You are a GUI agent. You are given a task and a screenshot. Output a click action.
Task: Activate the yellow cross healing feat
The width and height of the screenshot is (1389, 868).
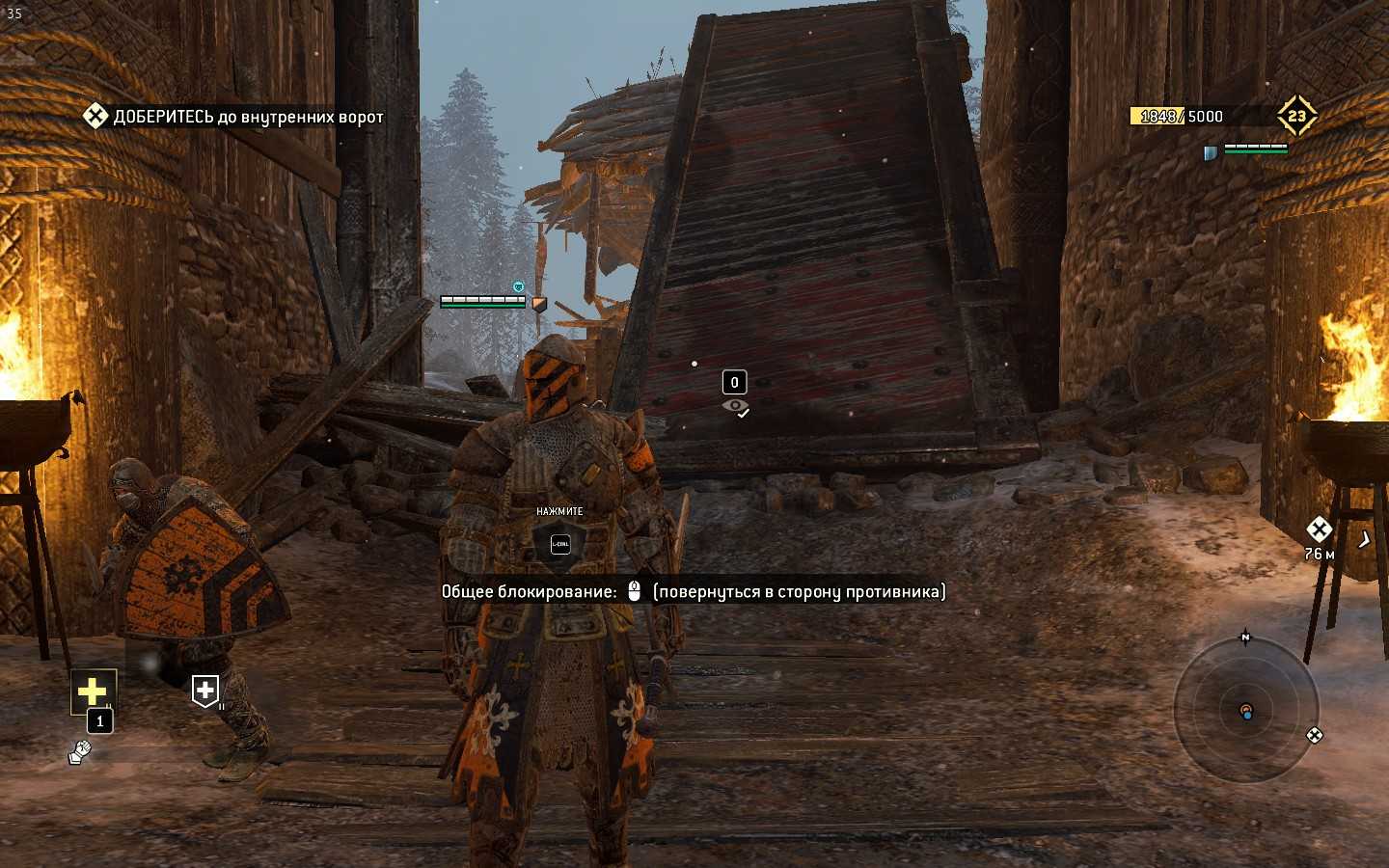pyautogui.click(x=93, y=691)
